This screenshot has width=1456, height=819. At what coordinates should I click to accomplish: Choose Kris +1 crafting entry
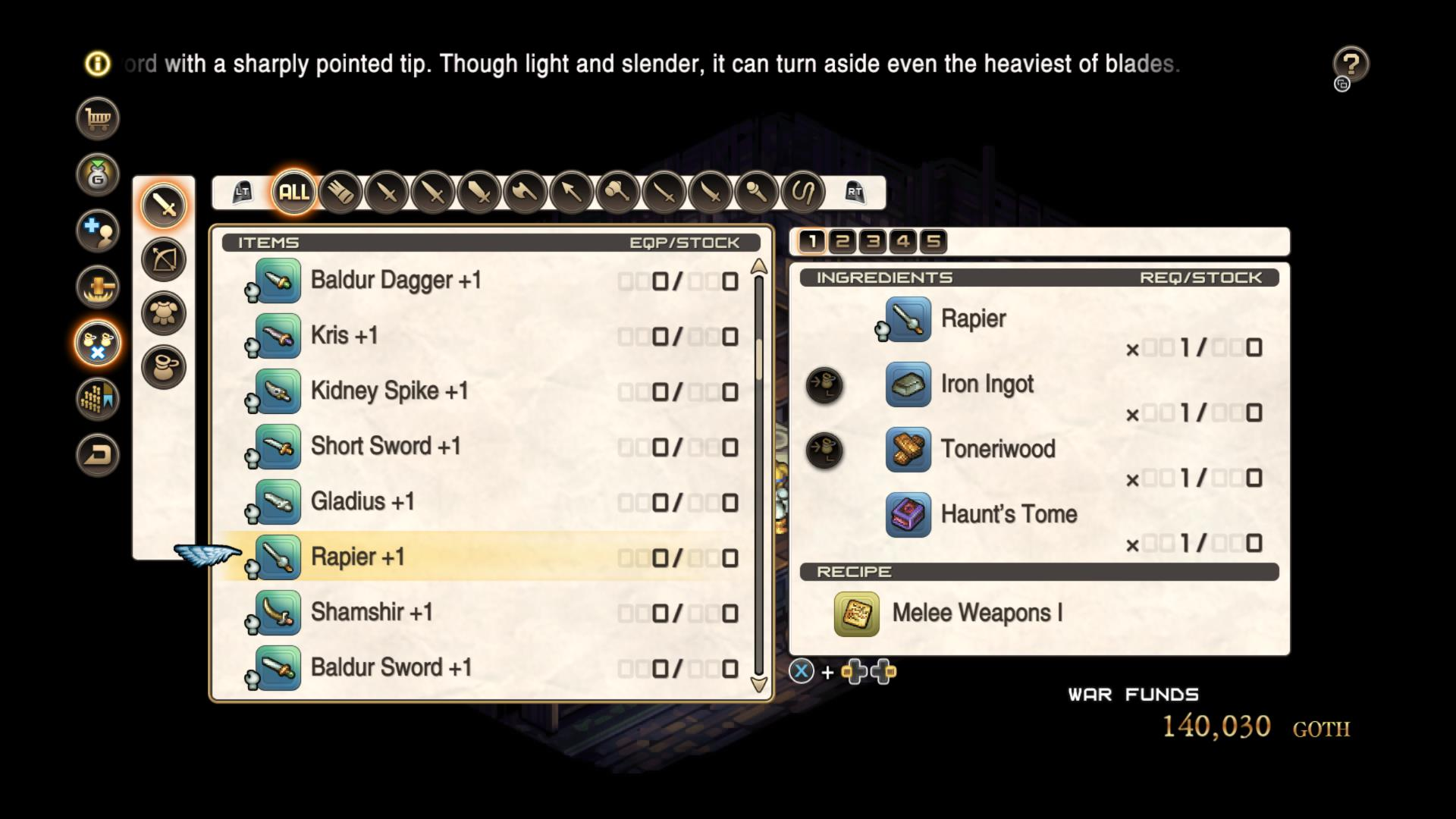(344, 336)
